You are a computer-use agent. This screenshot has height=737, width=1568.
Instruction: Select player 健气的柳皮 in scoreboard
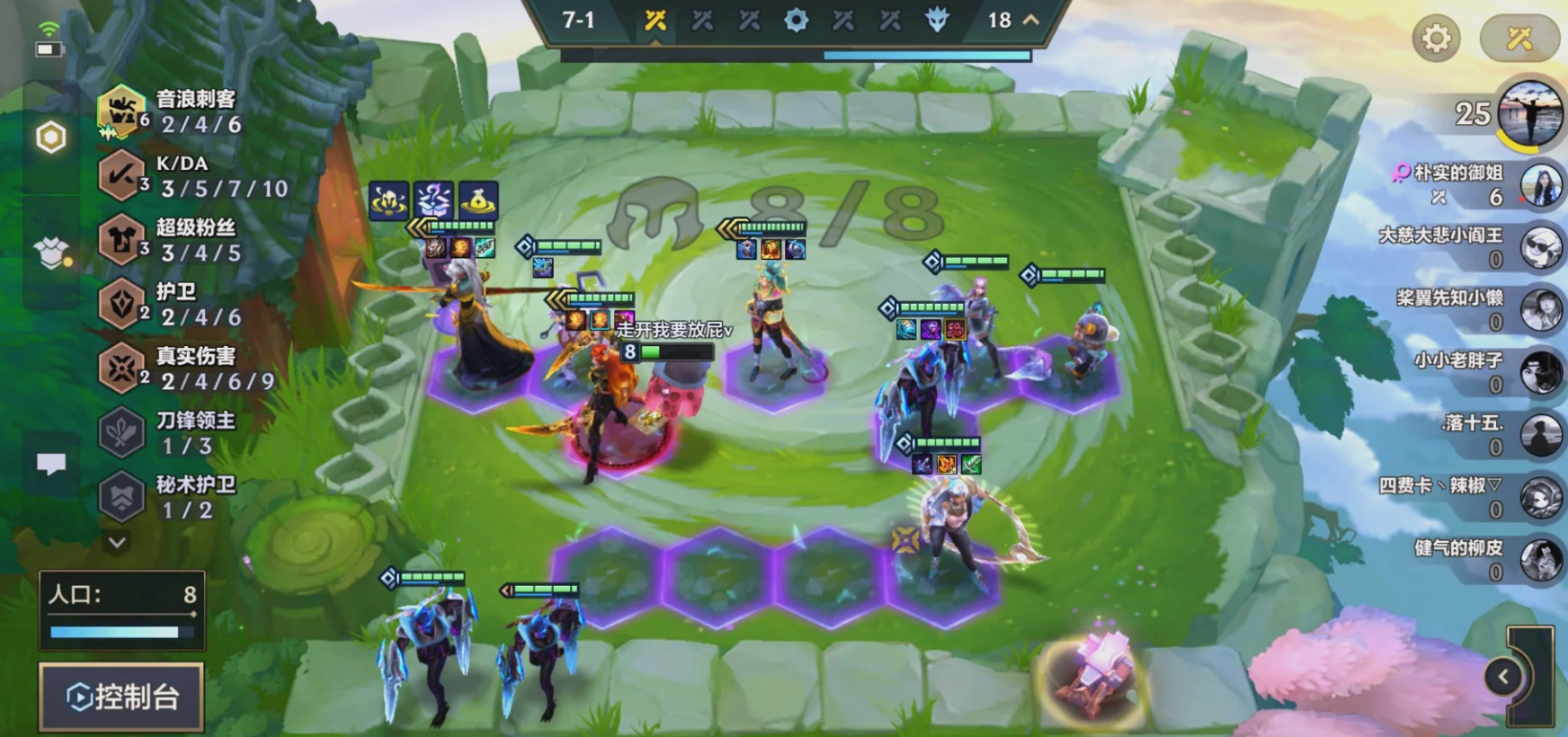pyautogui.click(x=1539, y=560)
